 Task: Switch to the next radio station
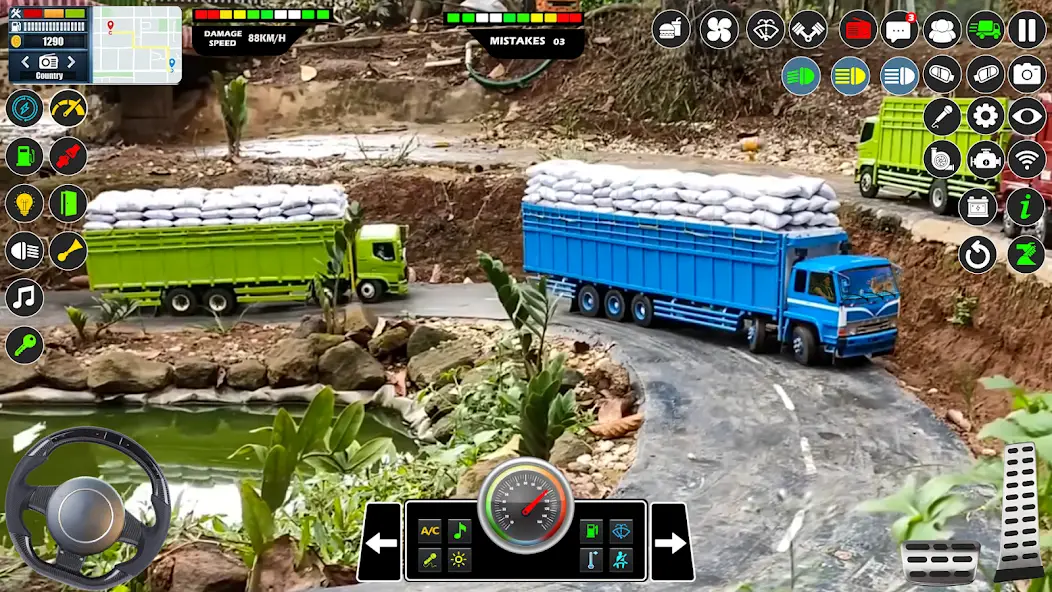(71, 63)
